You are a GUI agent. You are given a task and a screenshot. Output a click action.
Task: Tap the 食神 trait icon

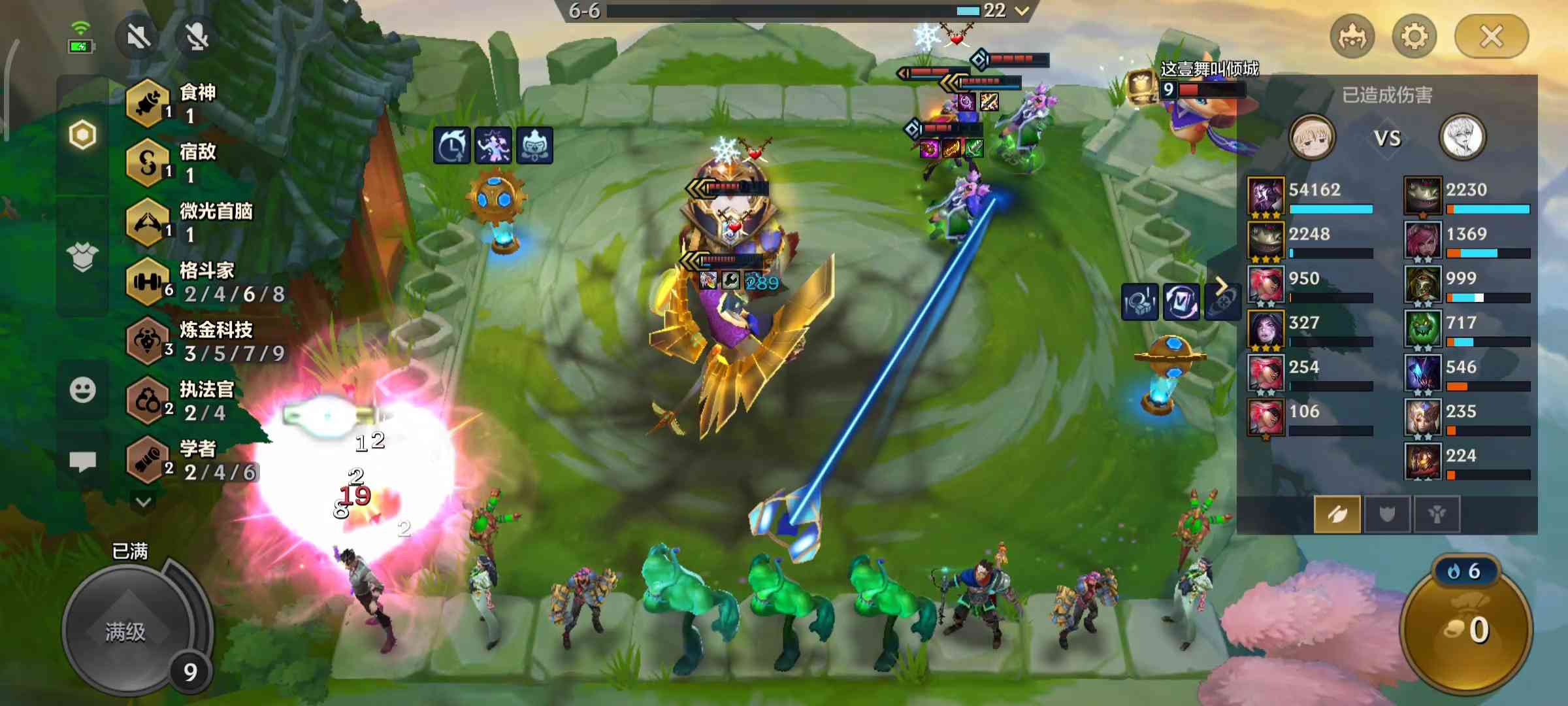pyautogui.click(x=148, y=103)
